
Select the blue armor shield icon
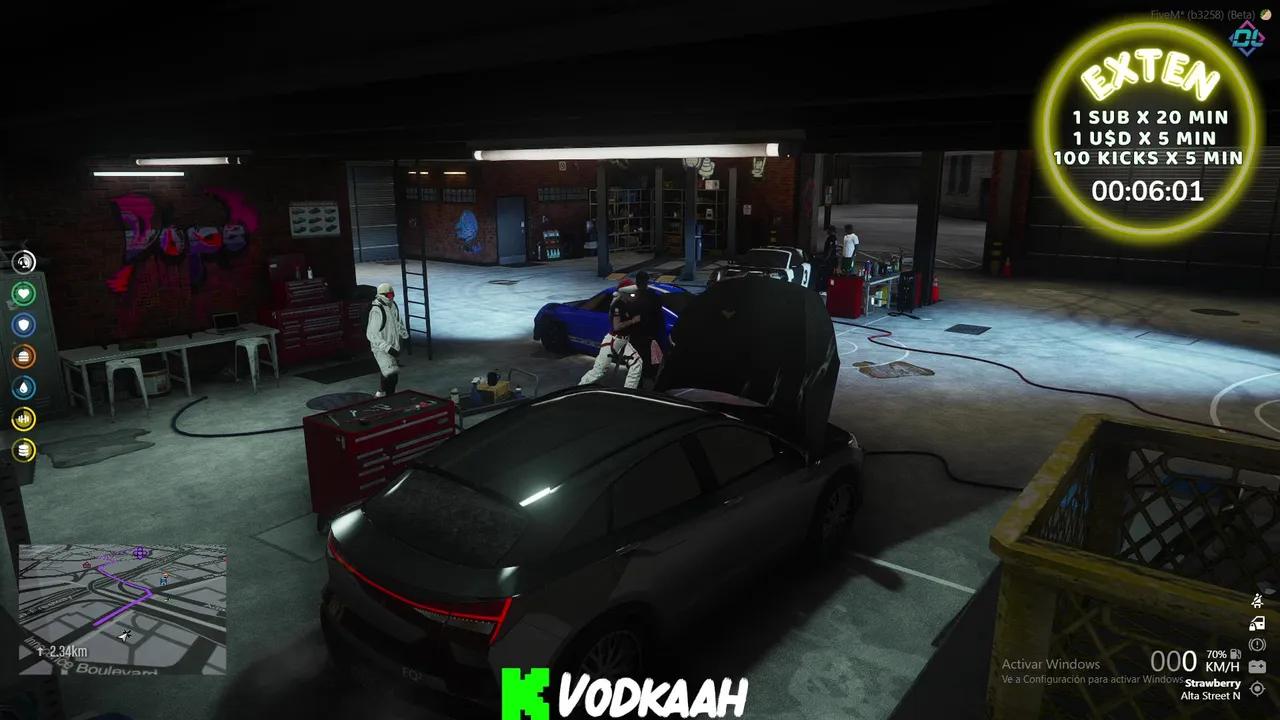tap(22, 324)
